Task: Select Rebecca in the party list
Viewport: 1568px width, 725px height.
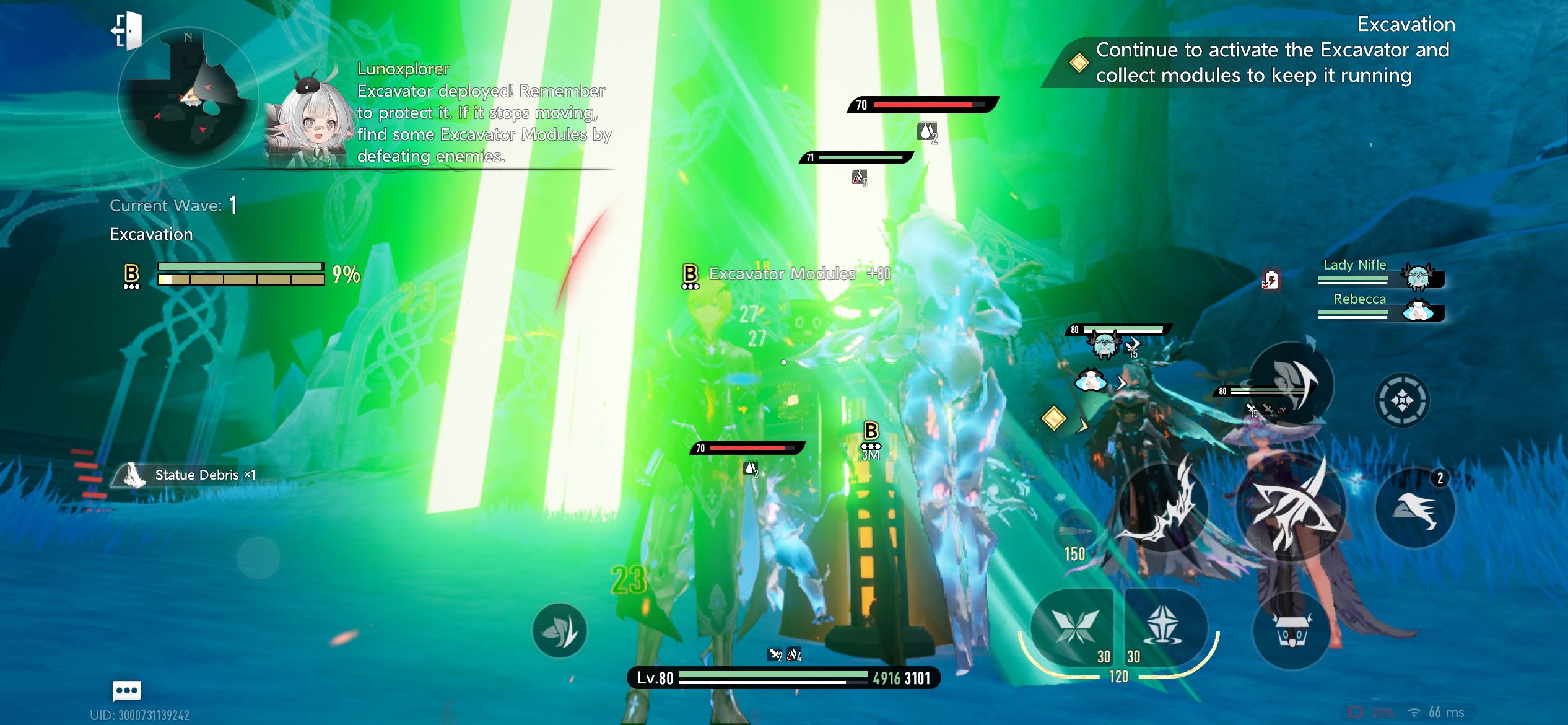Action: [x=1381, y=308]
